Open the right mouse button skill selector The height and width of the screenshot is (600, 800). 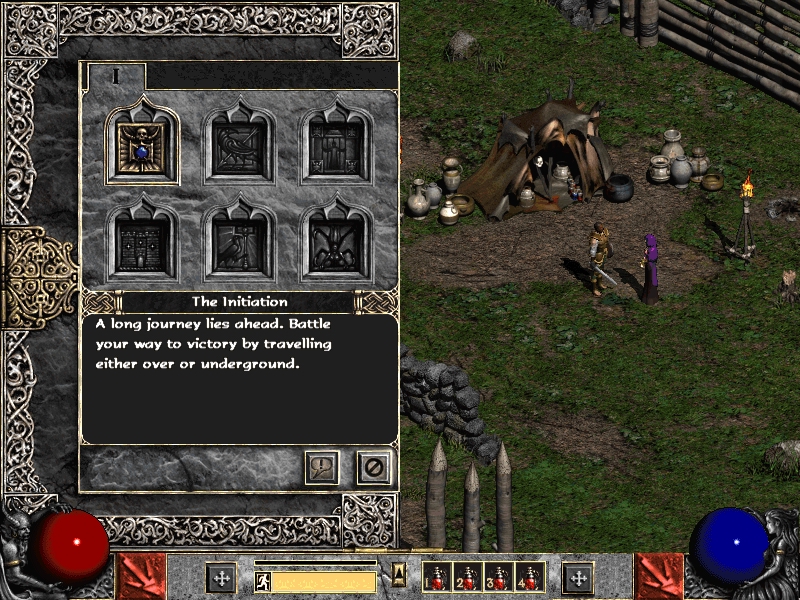pos(659,577)
